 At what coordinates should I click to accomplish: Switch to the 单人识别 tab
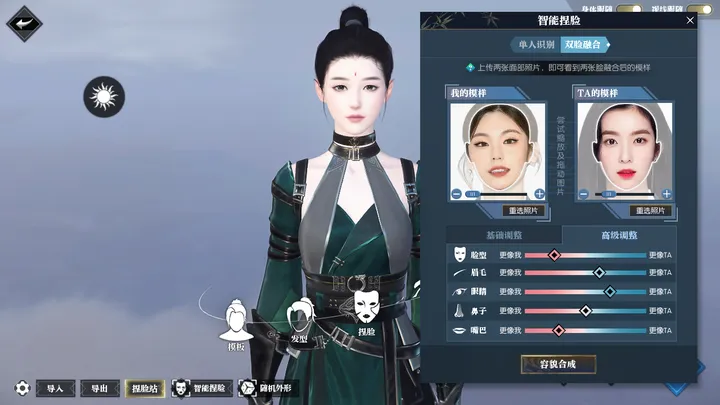pyautogui.click(x=535, y=45)
